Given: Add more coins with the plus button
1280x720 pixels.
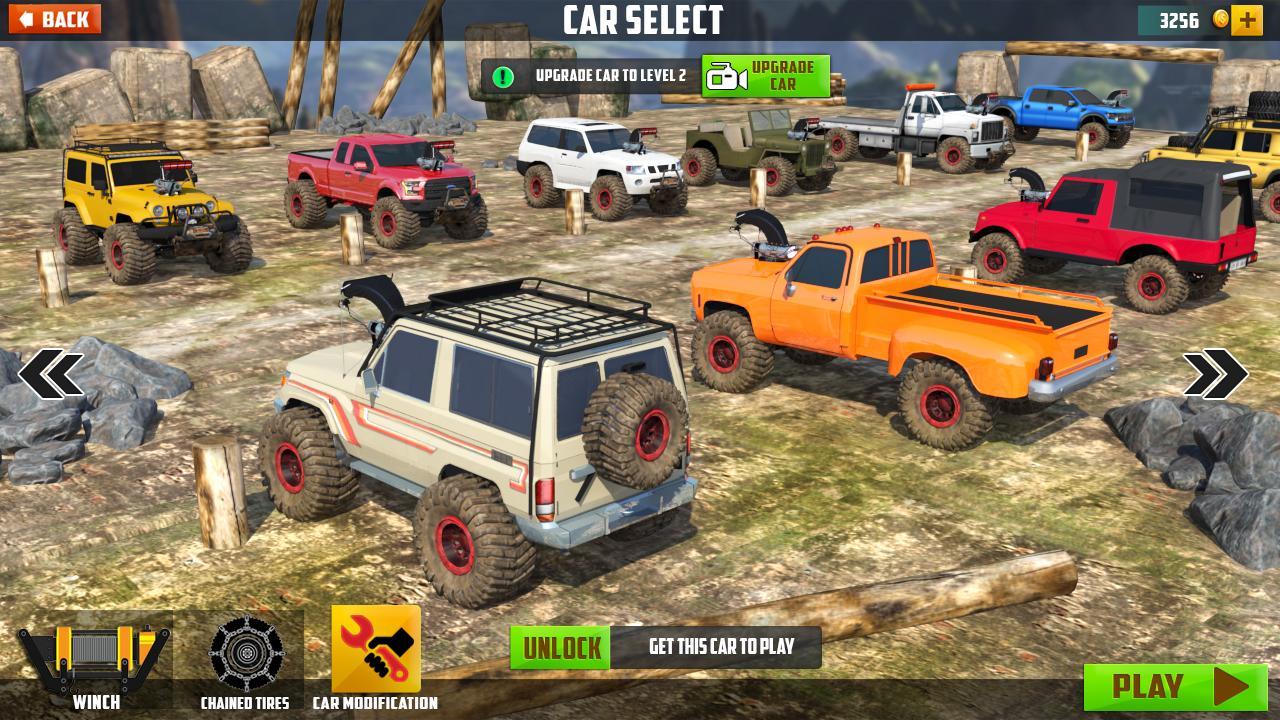Looking at the screenshot, I should tap(1247, 20).
